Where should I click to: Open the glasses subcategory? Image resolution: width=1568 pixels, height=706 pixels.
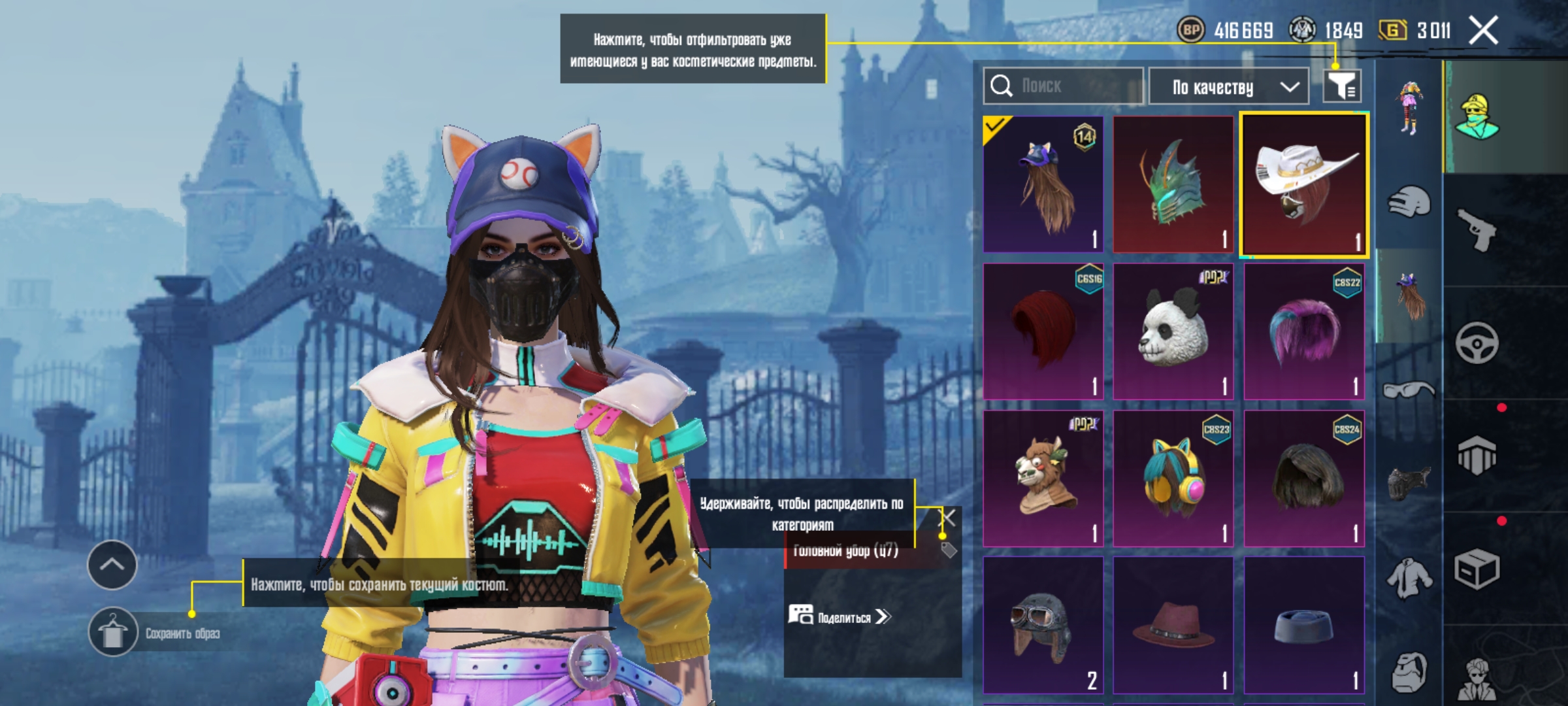1409,391
